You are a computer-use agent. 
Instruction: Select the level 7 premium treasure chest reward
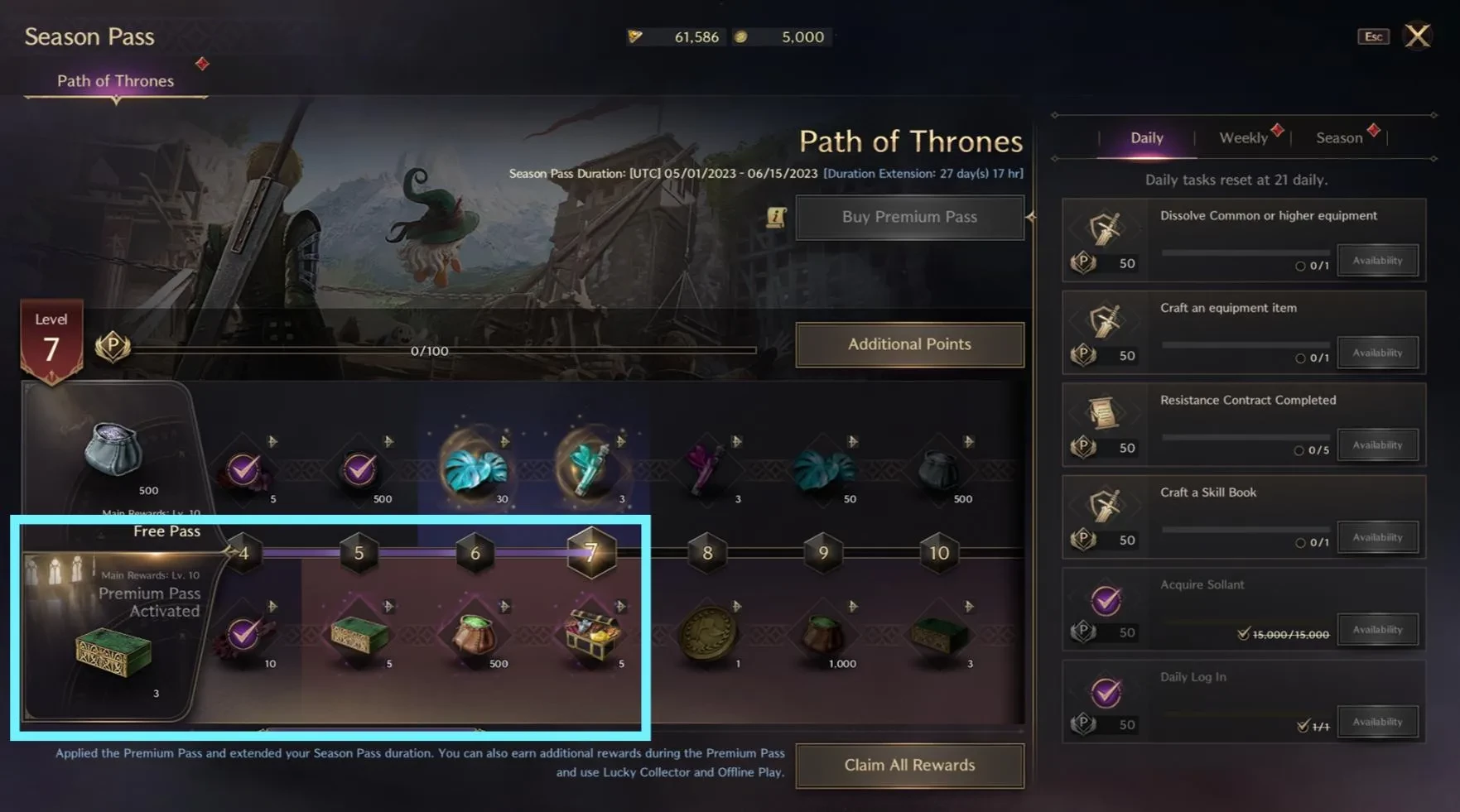click(x=590, y=634)
